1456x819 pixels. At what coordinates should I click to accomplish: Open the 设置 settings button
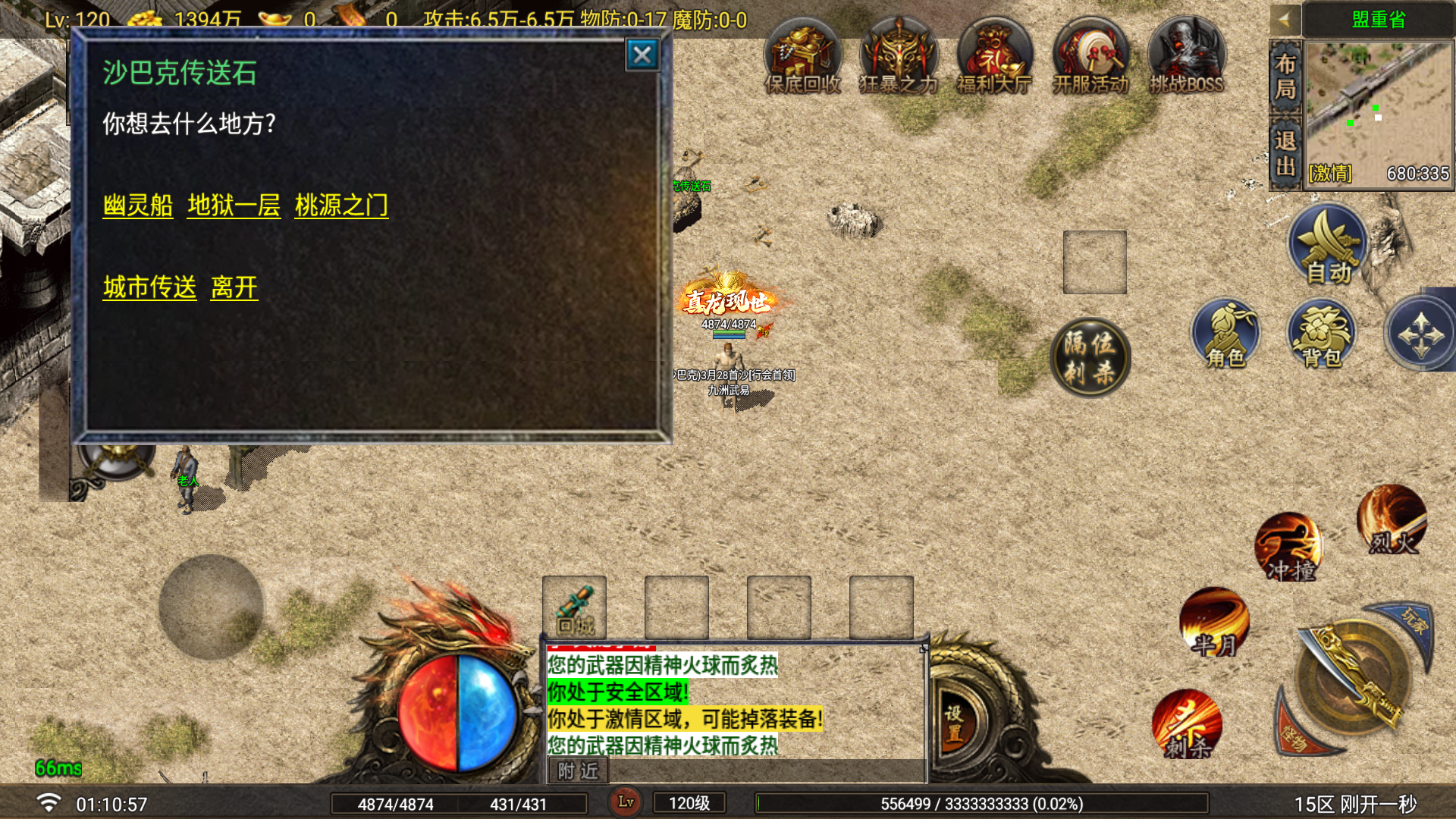[954, 722]
